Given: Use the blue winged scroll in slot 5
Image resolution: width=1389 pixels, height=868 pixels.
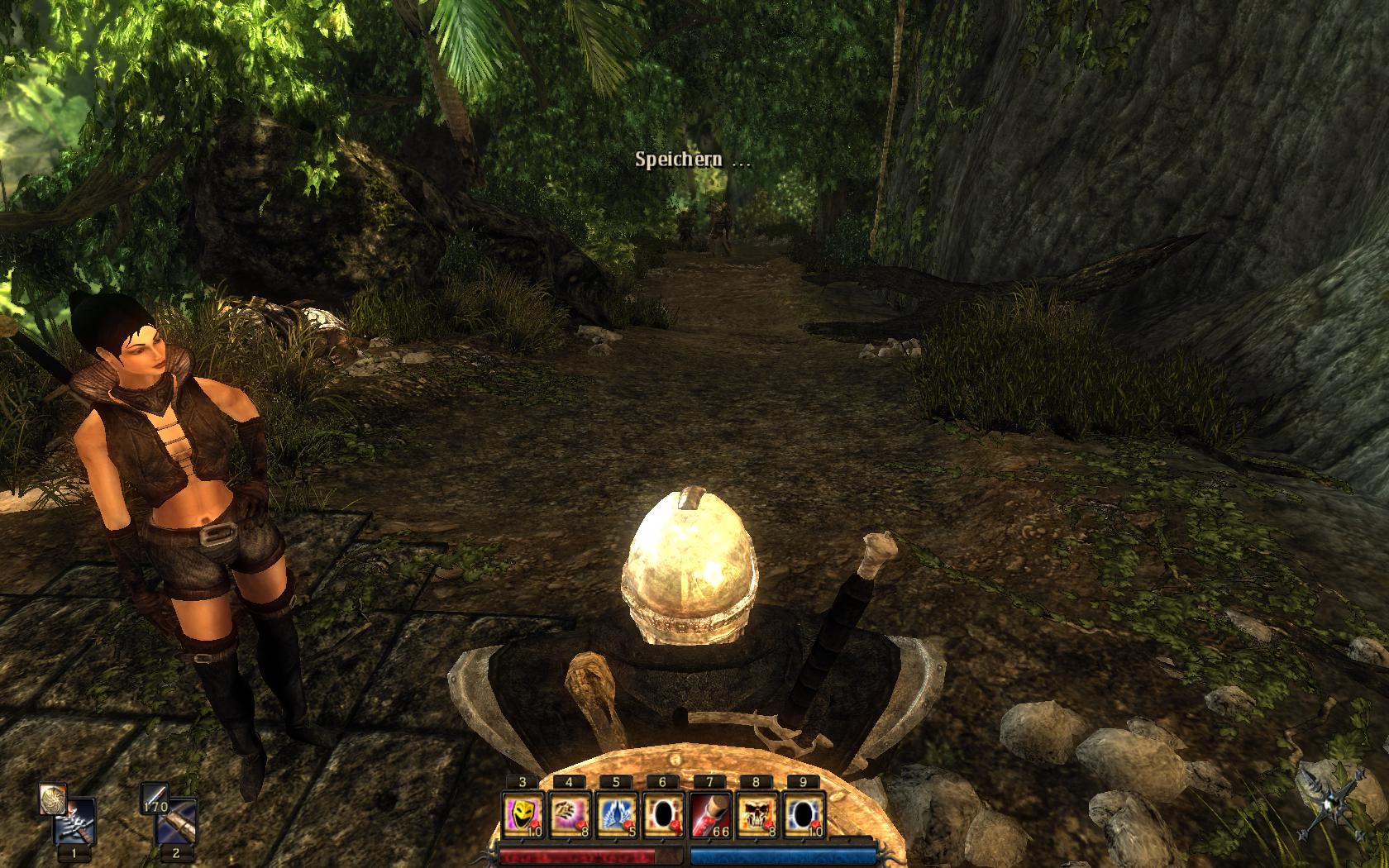Looking at the screenshot, I should [x=616, y=814].
